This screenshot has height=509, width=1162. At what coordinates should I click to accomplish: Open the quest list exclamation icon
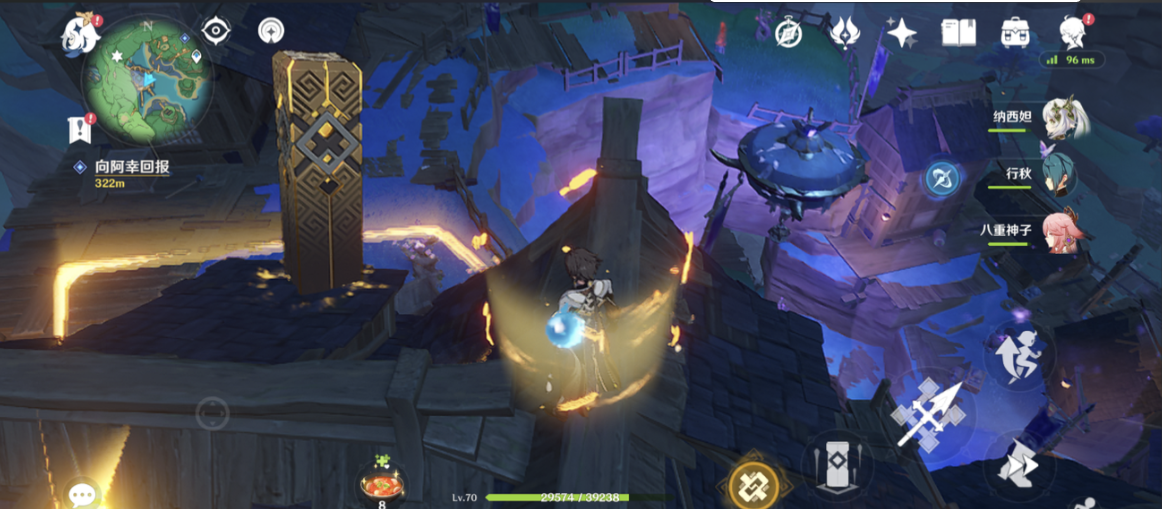pyautogui.click(x=79, y=129)
